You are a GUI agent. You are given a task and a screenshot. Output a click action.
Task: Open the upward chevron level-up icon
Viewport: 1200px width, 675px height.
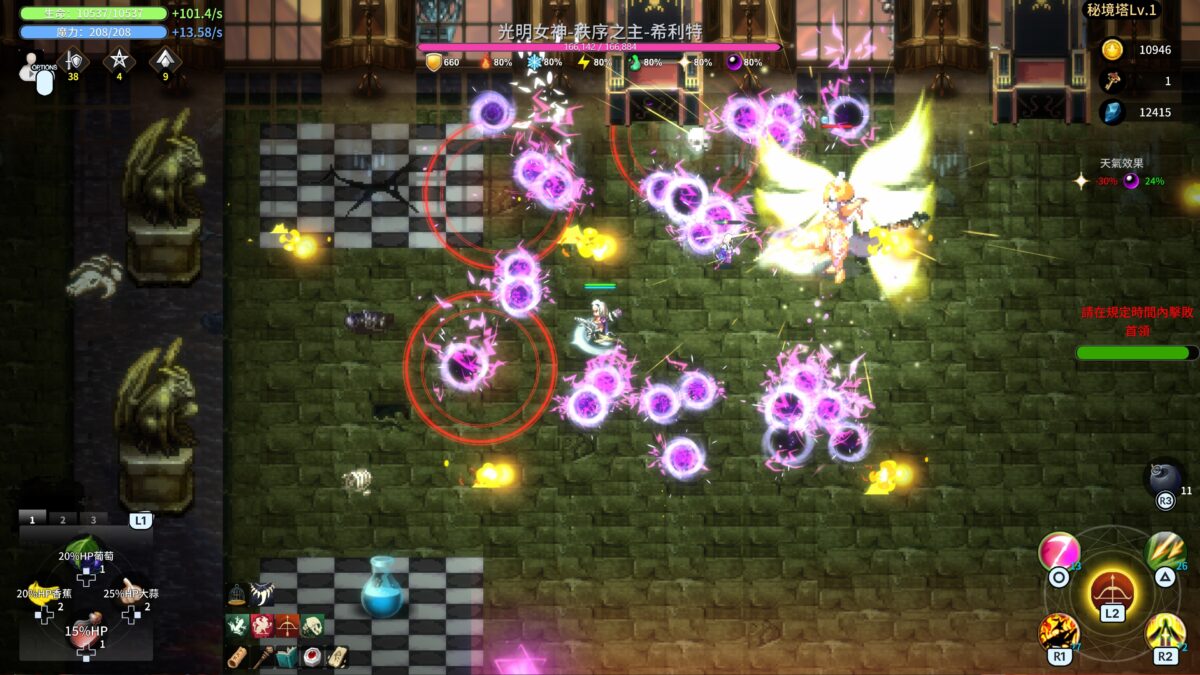pyautogui.click(x=165, y=61)
